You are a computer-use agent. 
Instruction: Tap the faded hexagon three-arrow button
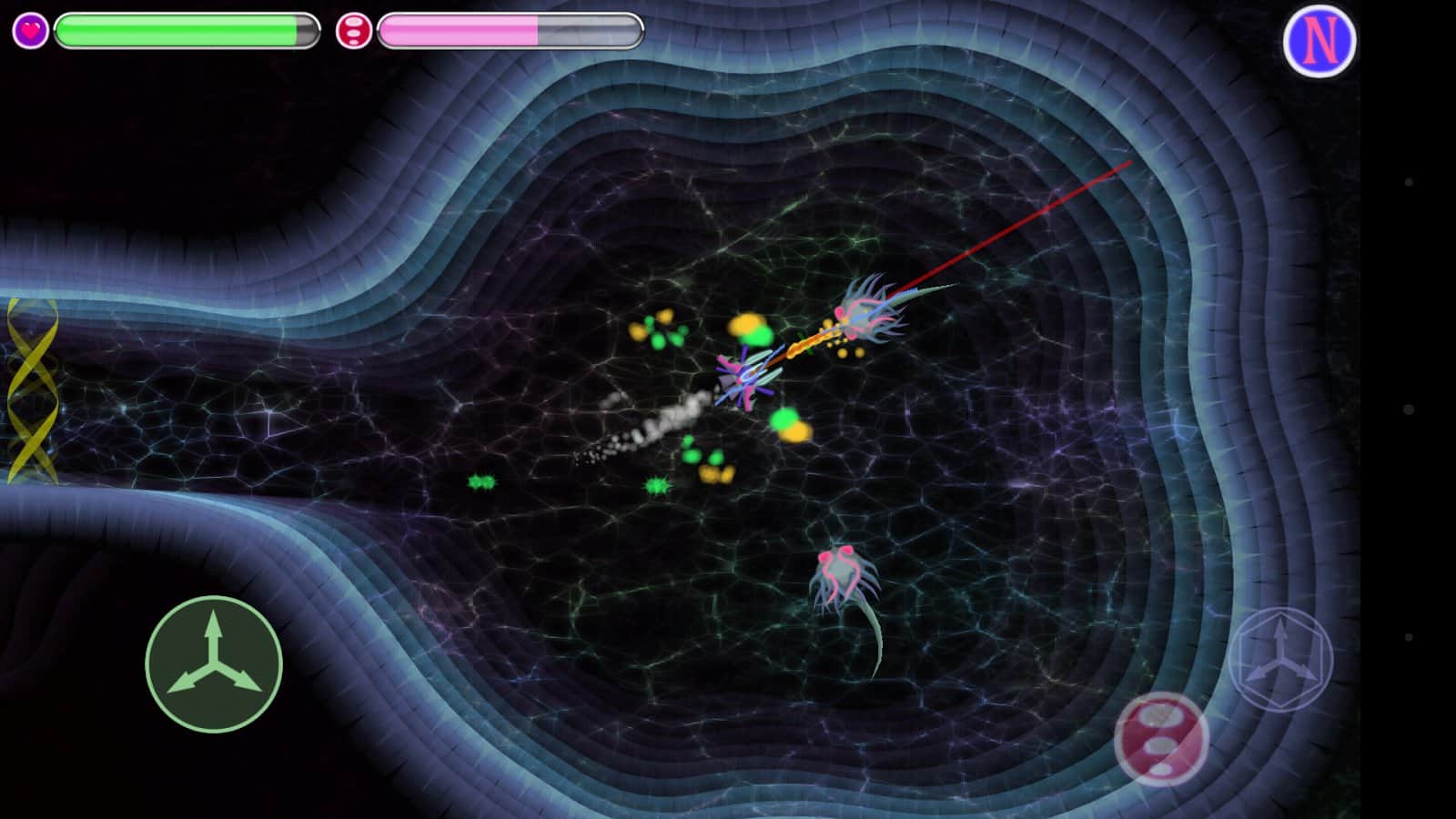tap(1280, 659)
